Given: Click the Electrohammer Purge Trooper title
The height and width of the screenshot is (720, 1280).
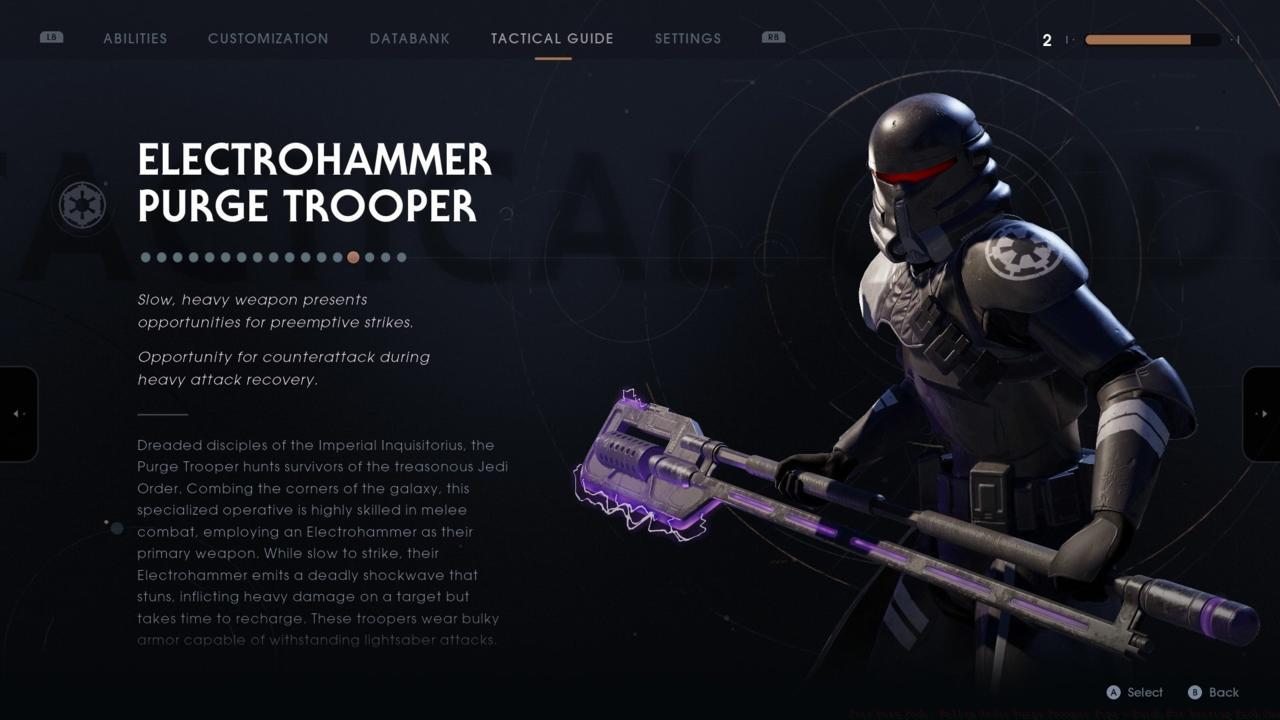Looking at the screenshot, I should point(313,185).
